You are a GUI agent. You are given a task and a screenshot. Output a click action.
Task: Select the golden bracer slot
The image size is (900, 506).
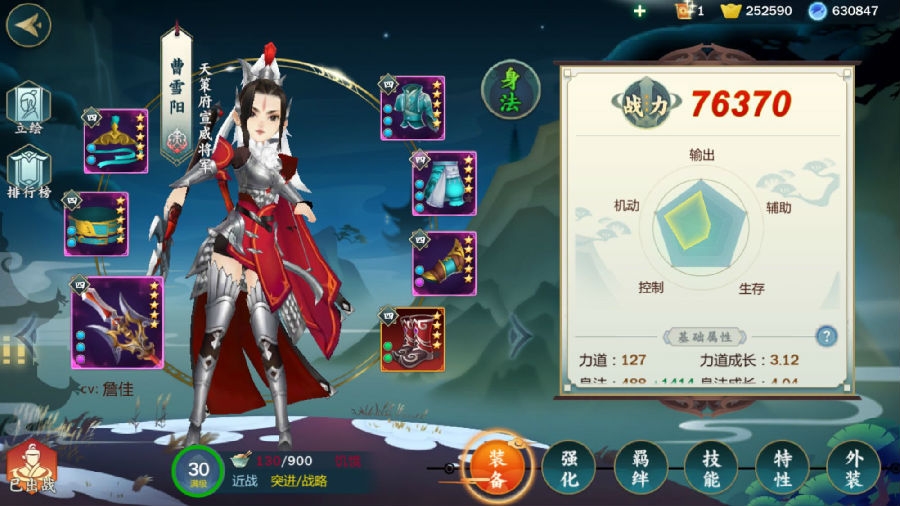[444, 263]
